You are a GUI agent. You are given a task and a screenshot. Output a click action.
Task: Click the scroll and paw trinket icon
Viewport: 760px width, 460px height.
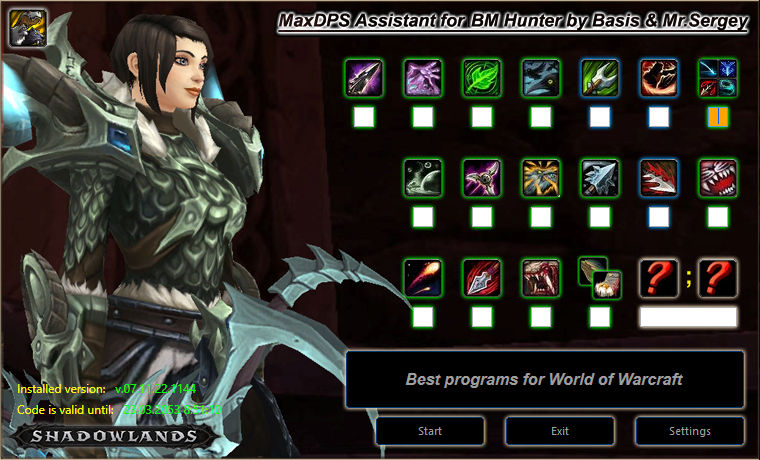click(x=600, y=277)
